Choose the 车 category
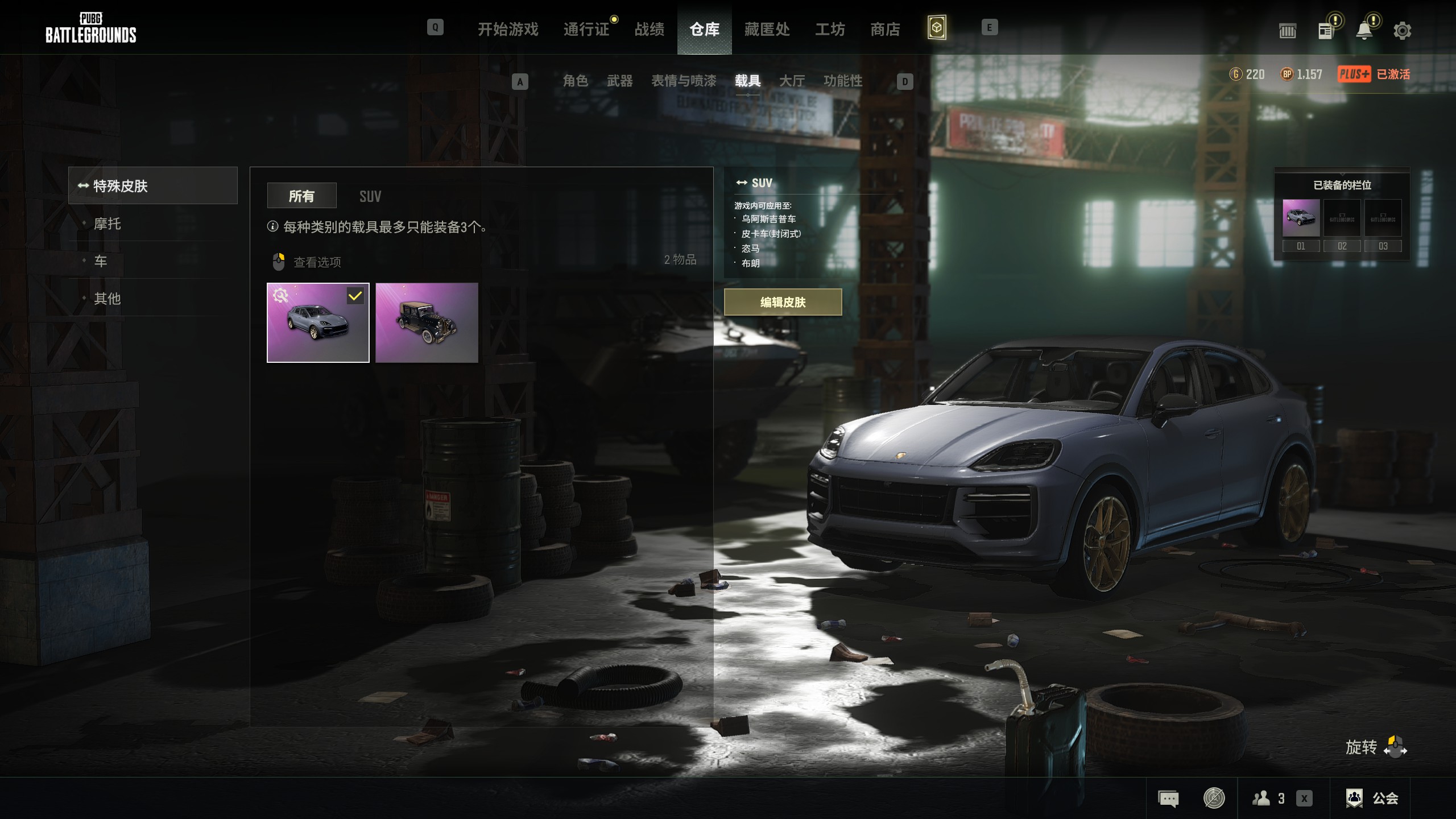The image size is (1456, 819). click(101, 261)
